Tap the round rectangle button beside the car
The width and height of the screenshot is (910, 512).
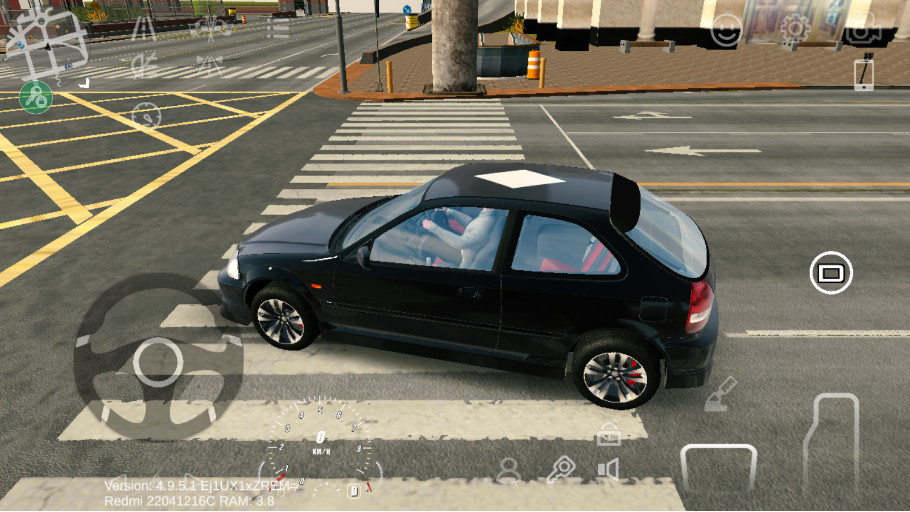coord(831,272)
